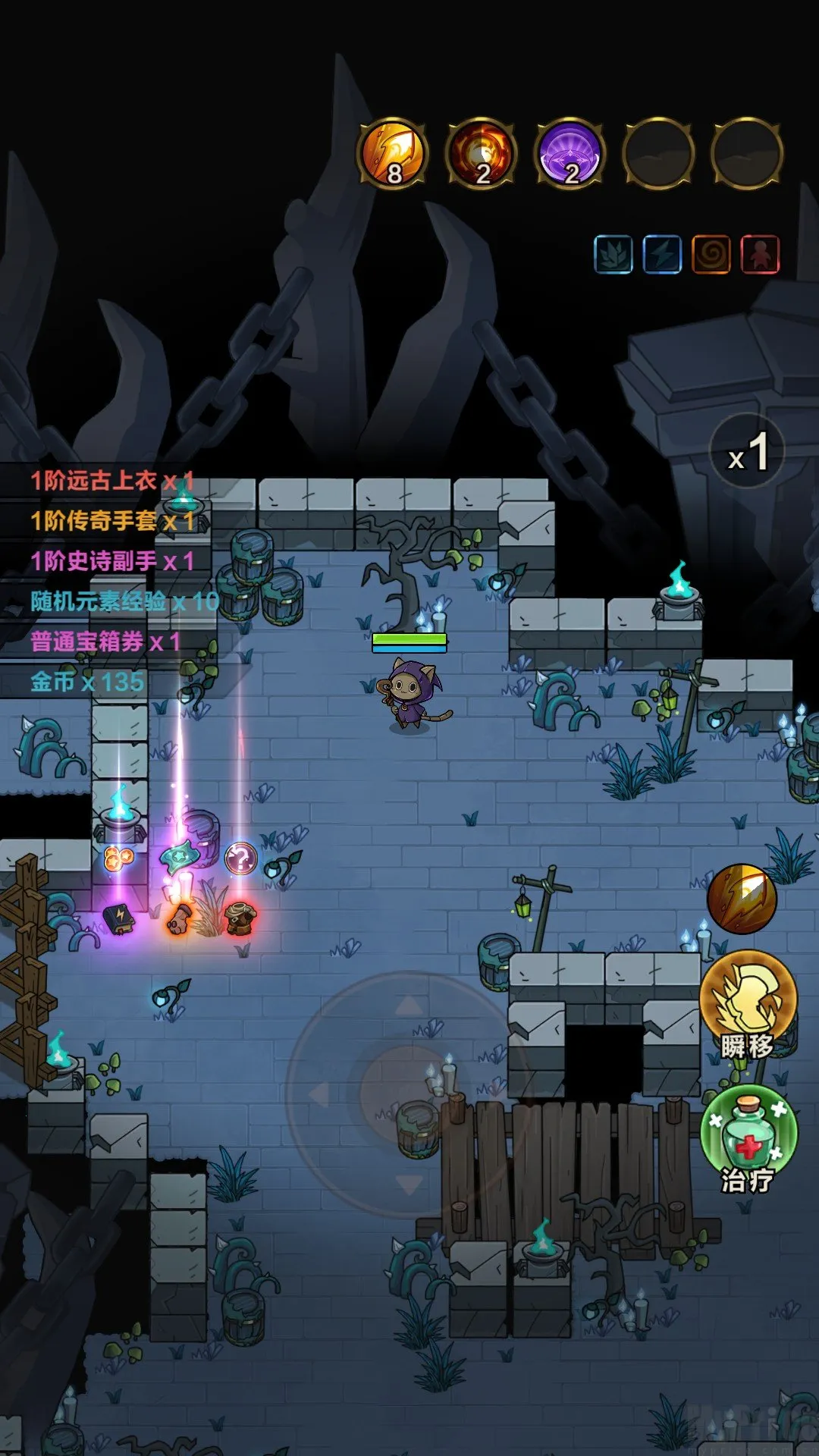Select the purple arcane skill icon
Viewport: 819px width, 1456px height.
[x=570, y=153]
